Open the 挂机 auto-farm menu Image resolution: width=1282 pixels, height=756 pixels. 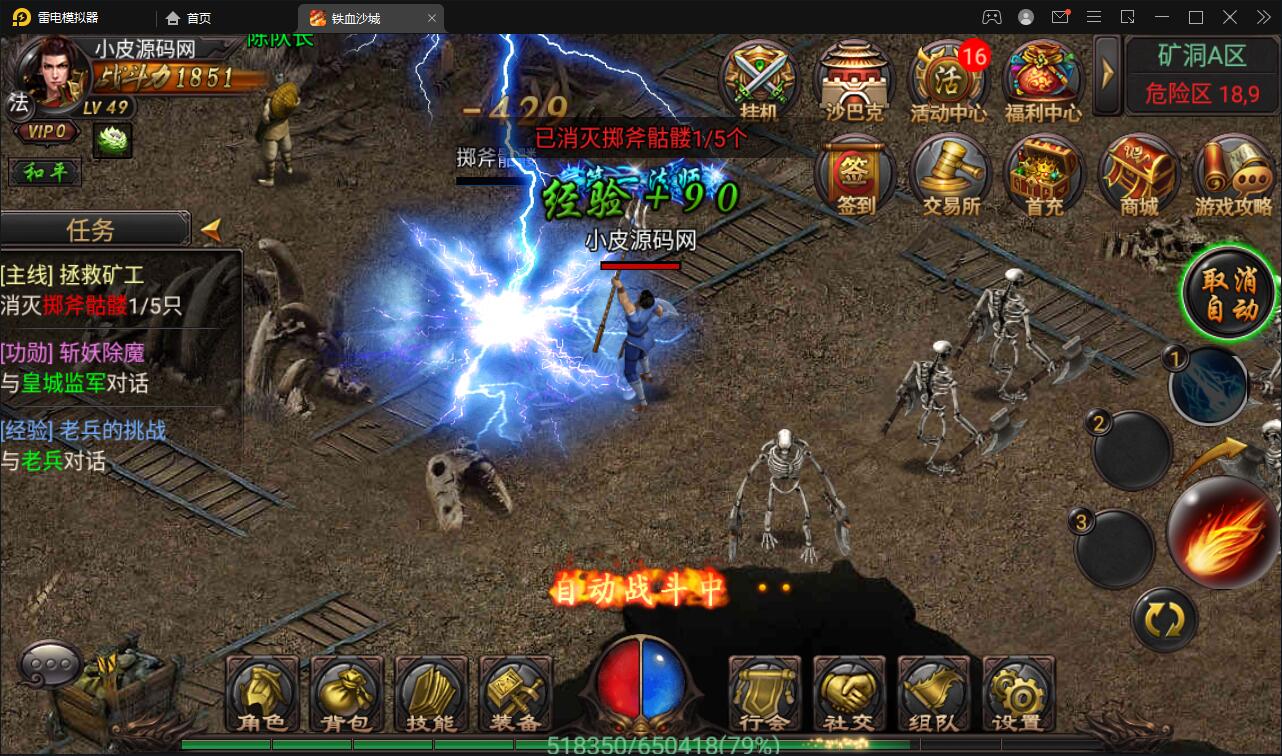[x=759, y=80]
